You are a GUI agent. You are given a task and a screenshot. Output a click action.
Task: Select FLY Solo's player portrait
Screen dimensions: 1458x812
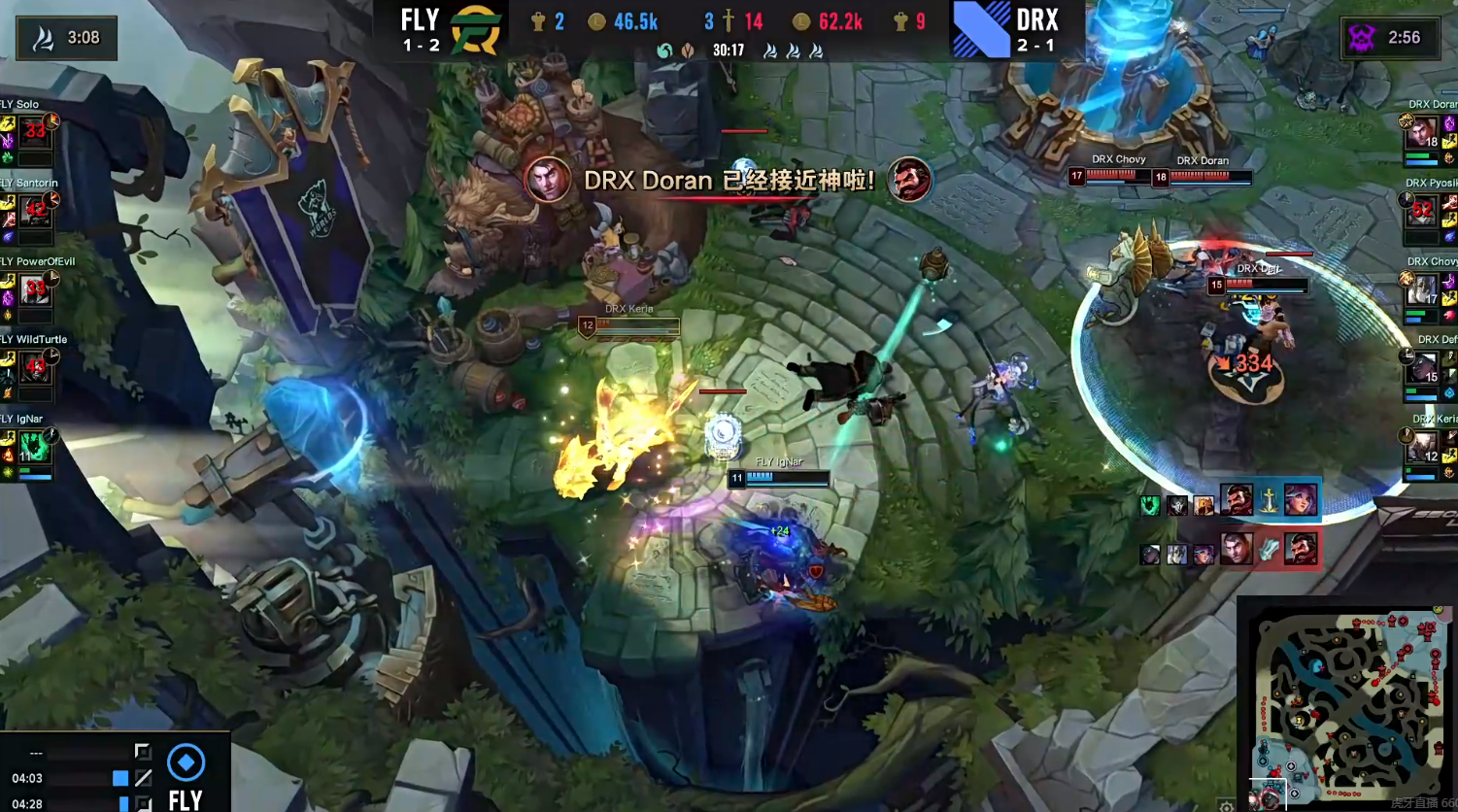(35, 134)
